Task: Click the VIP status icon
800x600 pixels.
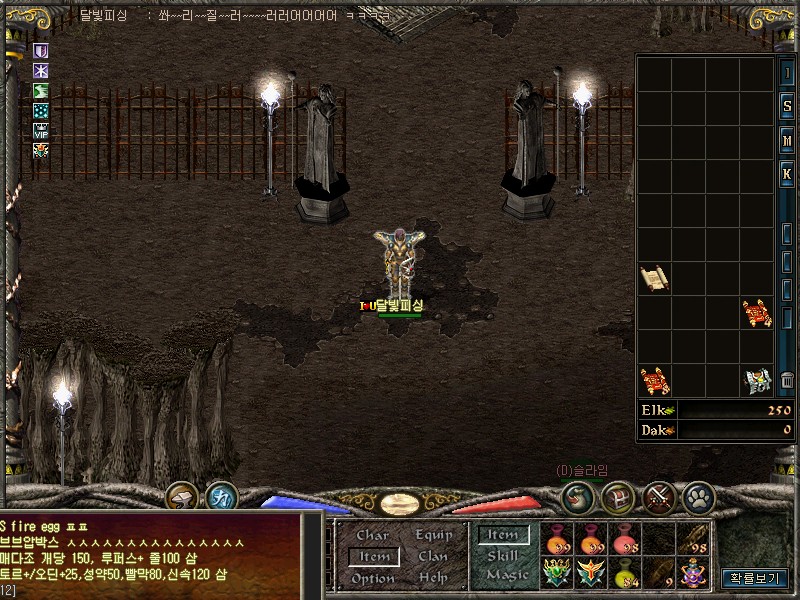Action: click(41, 130)
